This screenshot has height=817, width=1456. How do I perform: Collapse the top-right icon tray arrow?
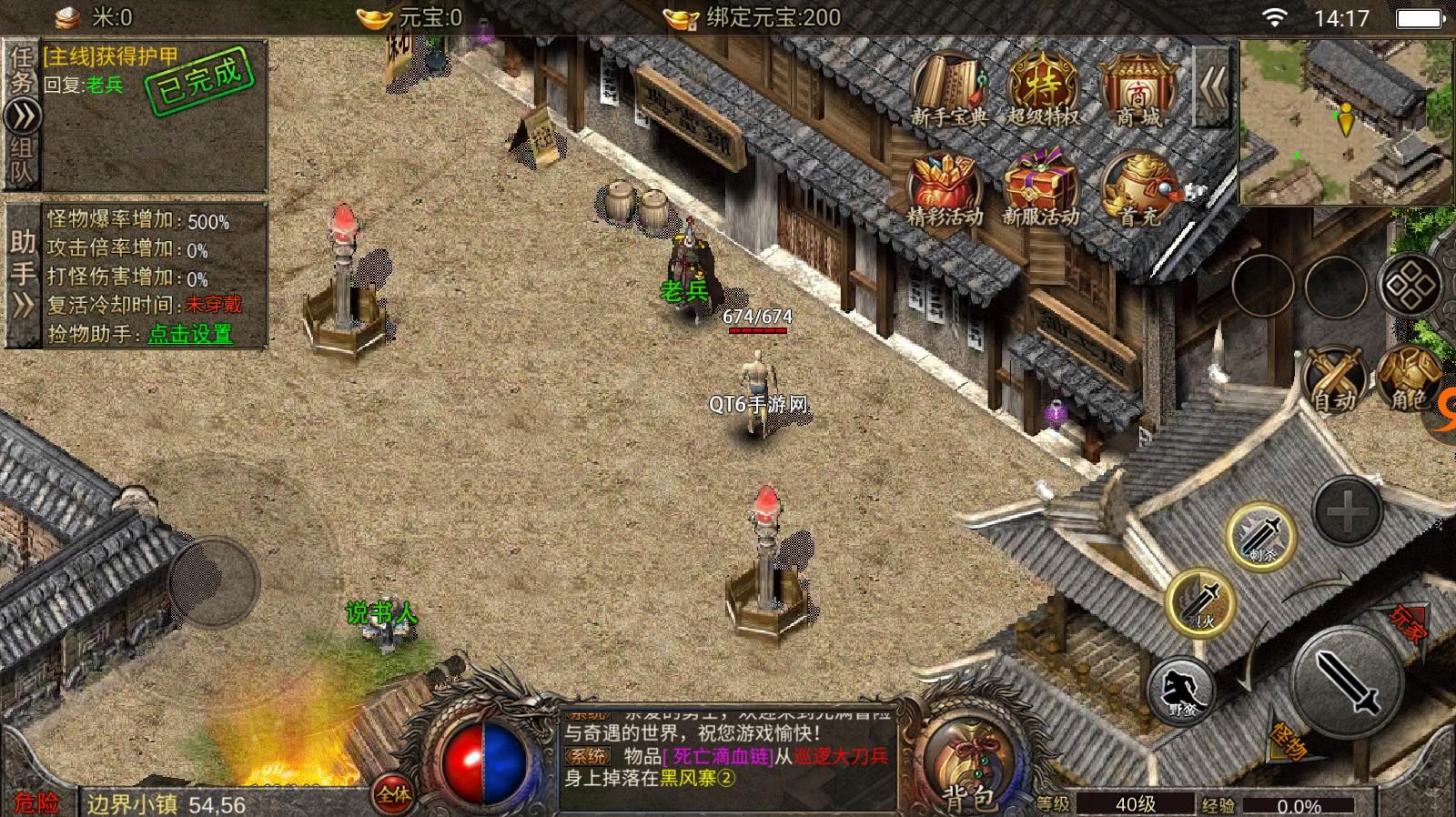point(1212,86)
